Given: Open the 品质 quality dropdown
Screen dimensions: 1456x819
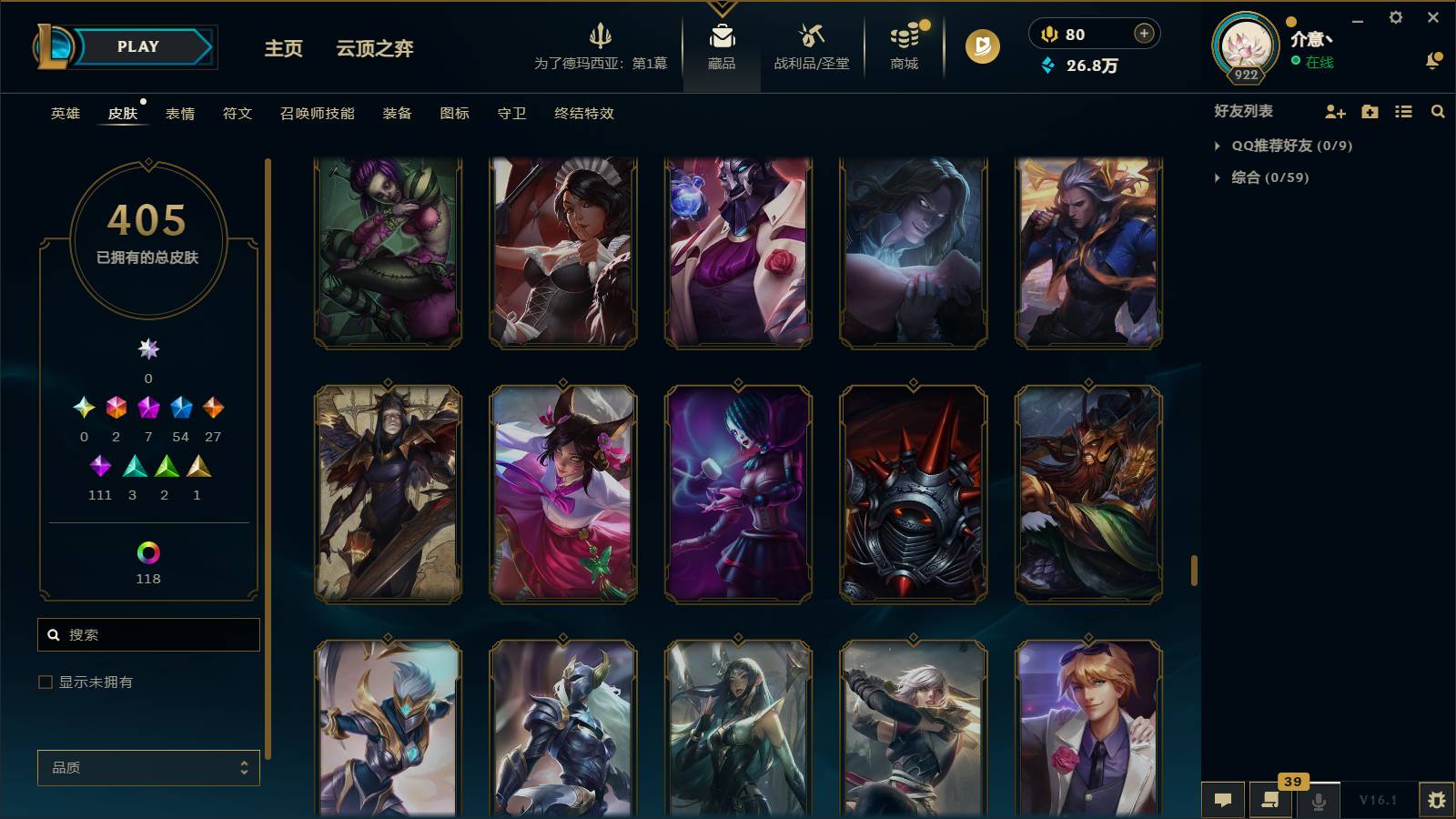Looking at the screenshot, I should point(147,768).
